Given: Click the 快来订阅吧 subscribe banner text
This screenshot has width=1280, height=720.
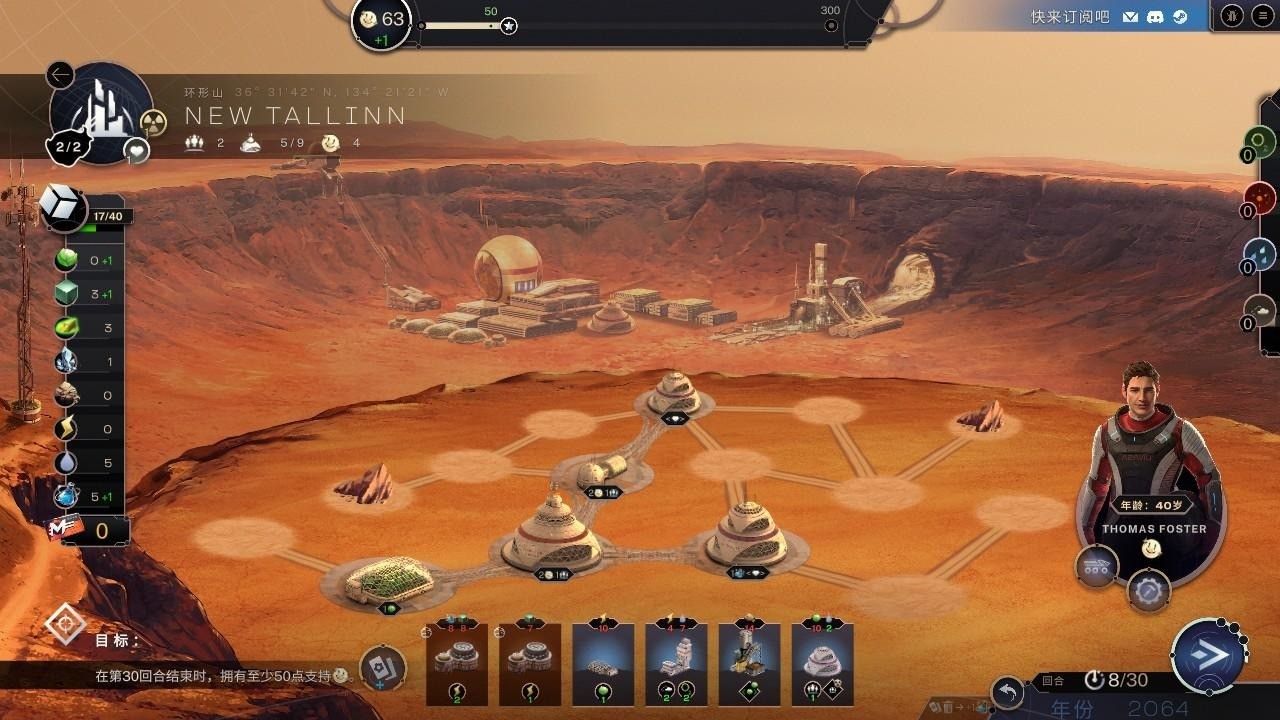Looking at the screenshot, I should 1073,15.
